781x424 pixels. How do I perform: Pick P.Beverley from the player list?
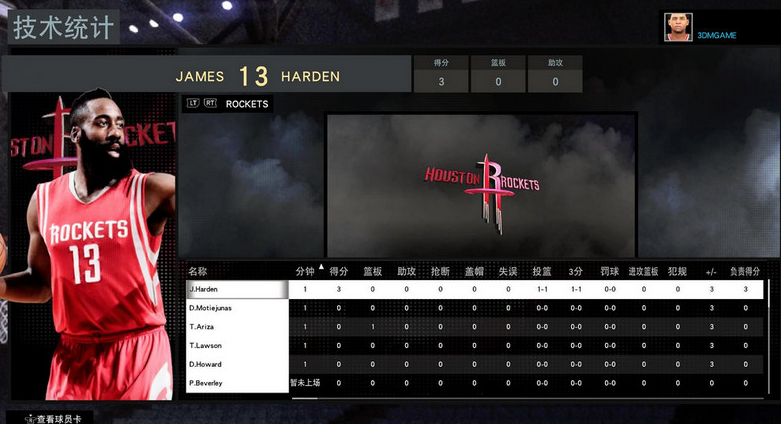237,384
